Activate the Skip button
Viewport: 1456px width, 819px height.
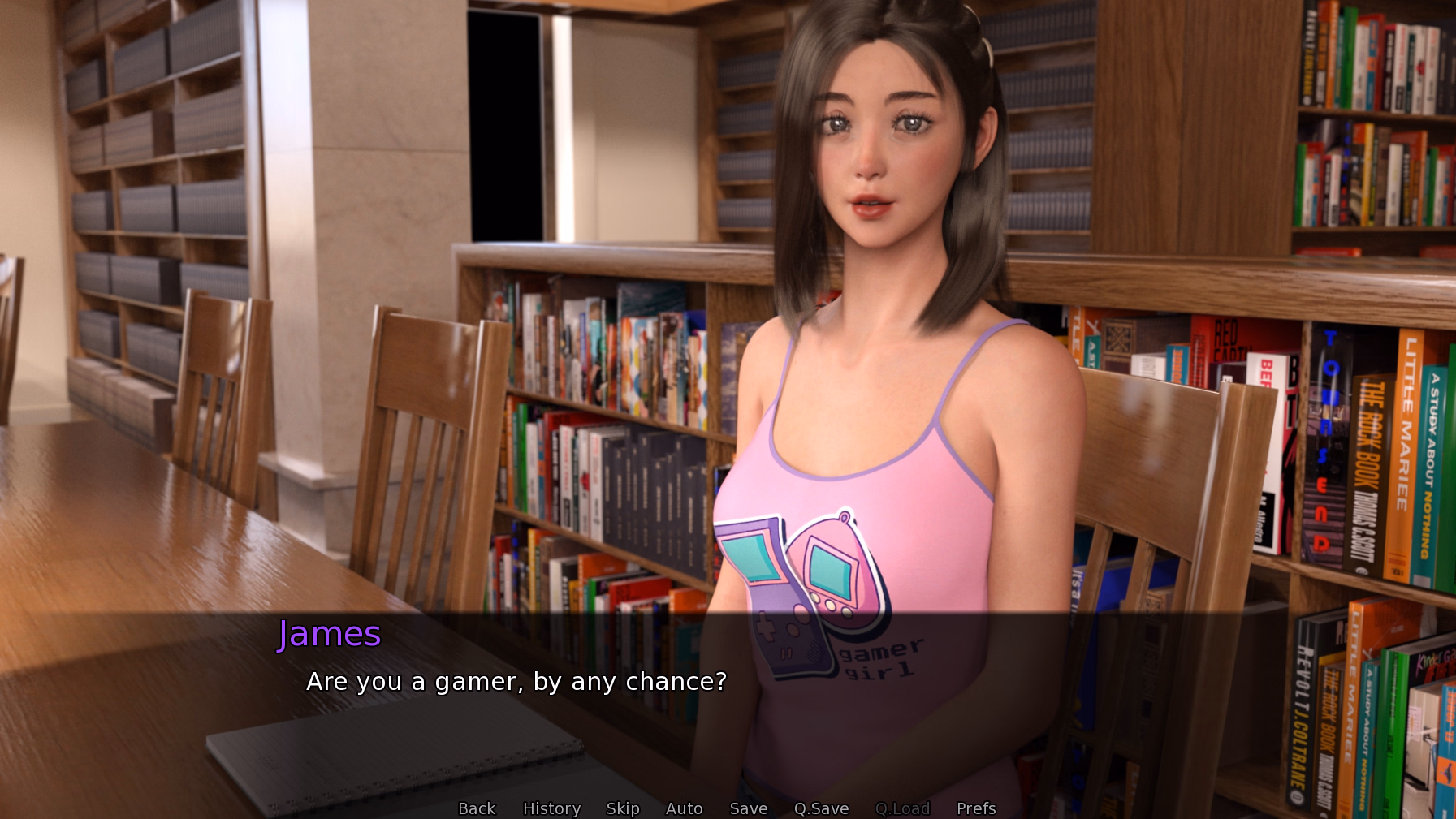pyautogui.click(x=623, y=808)
